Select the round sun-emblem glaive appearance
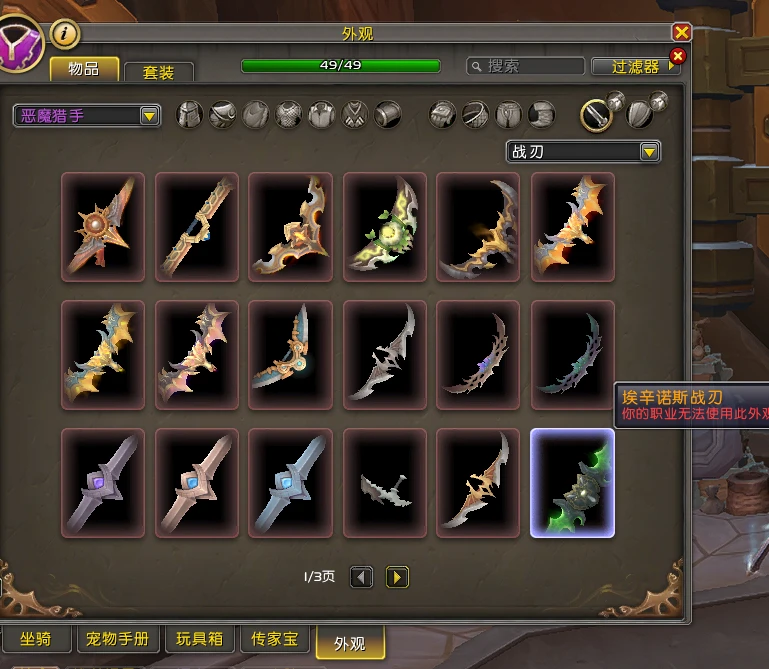This screenshot has width=769, height=669. pyautogui.click(x=103, y=227)
